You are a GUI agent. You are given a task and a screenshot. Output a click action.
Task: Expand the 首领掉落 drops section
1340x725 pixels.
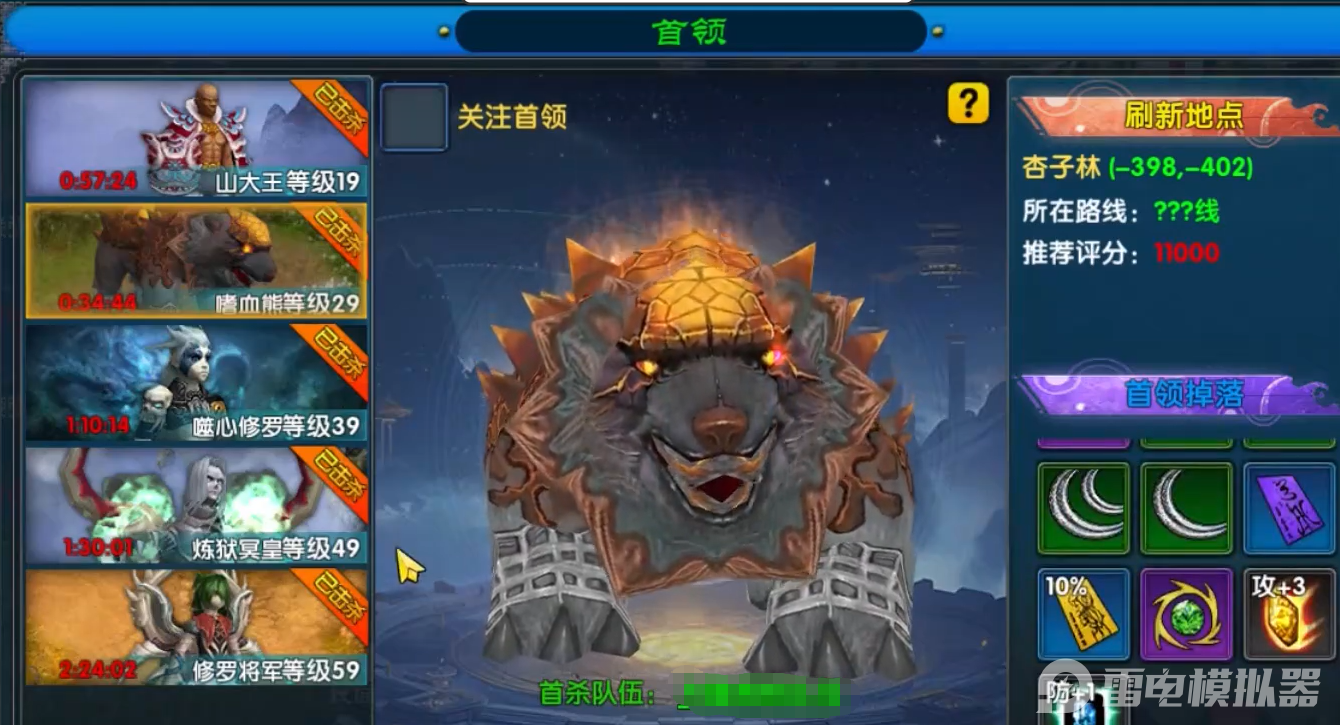pyautogui.click(x=1183, y=390)
